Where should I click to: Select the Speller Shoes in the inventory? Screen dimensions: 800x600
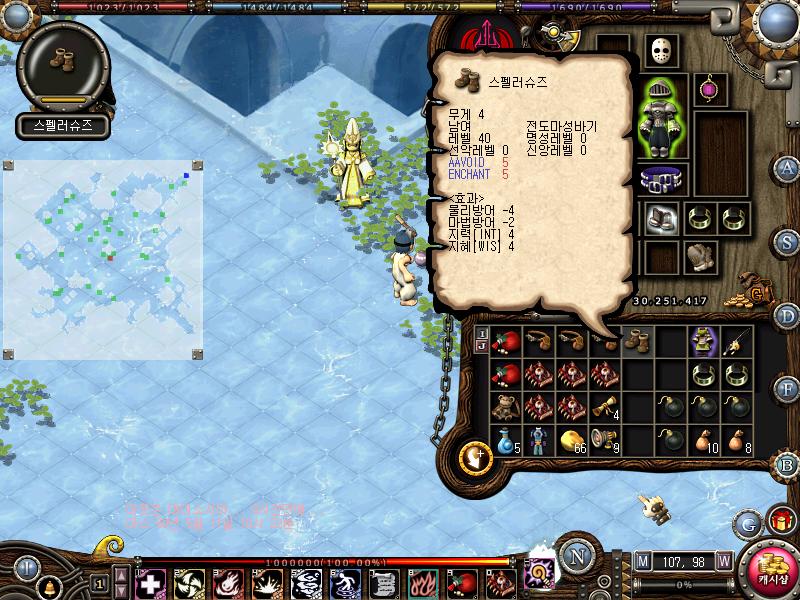click(x=637, y=341)
